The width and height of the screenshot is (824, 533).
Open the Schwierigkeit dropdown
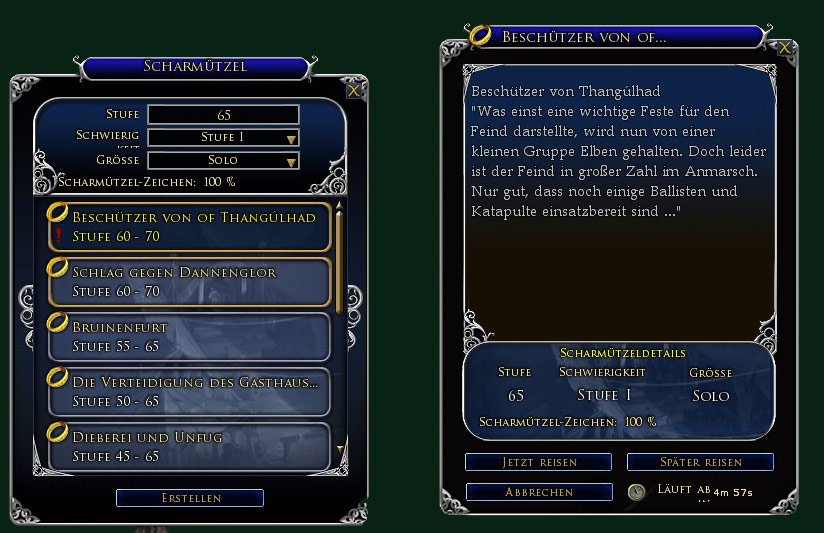pyautogui.click(x=223, y=137)
